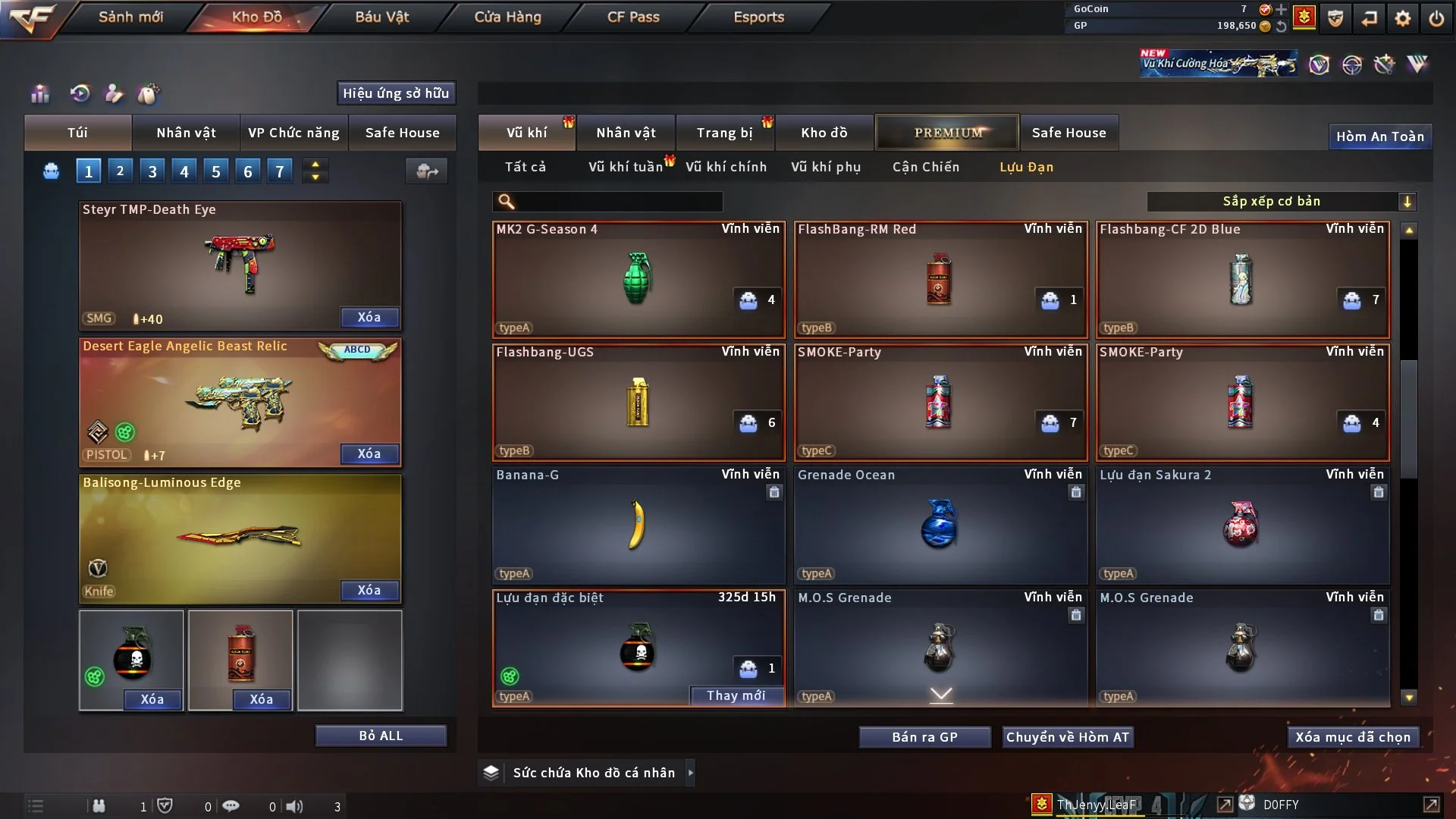Image resolution: width=1456 pixels, height=819 pixels.
Task: Open the settings gear icon
Action: [1402, 17]
